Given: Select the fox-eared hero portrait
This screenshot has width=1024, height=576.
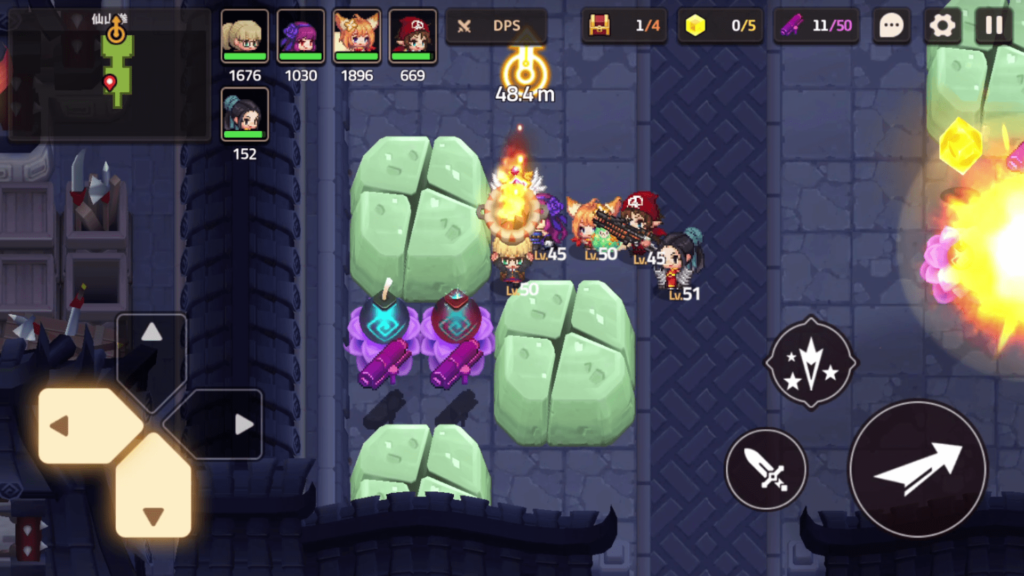Looking at the screenshot, I should pyautogui.click(x=356, y=37).
